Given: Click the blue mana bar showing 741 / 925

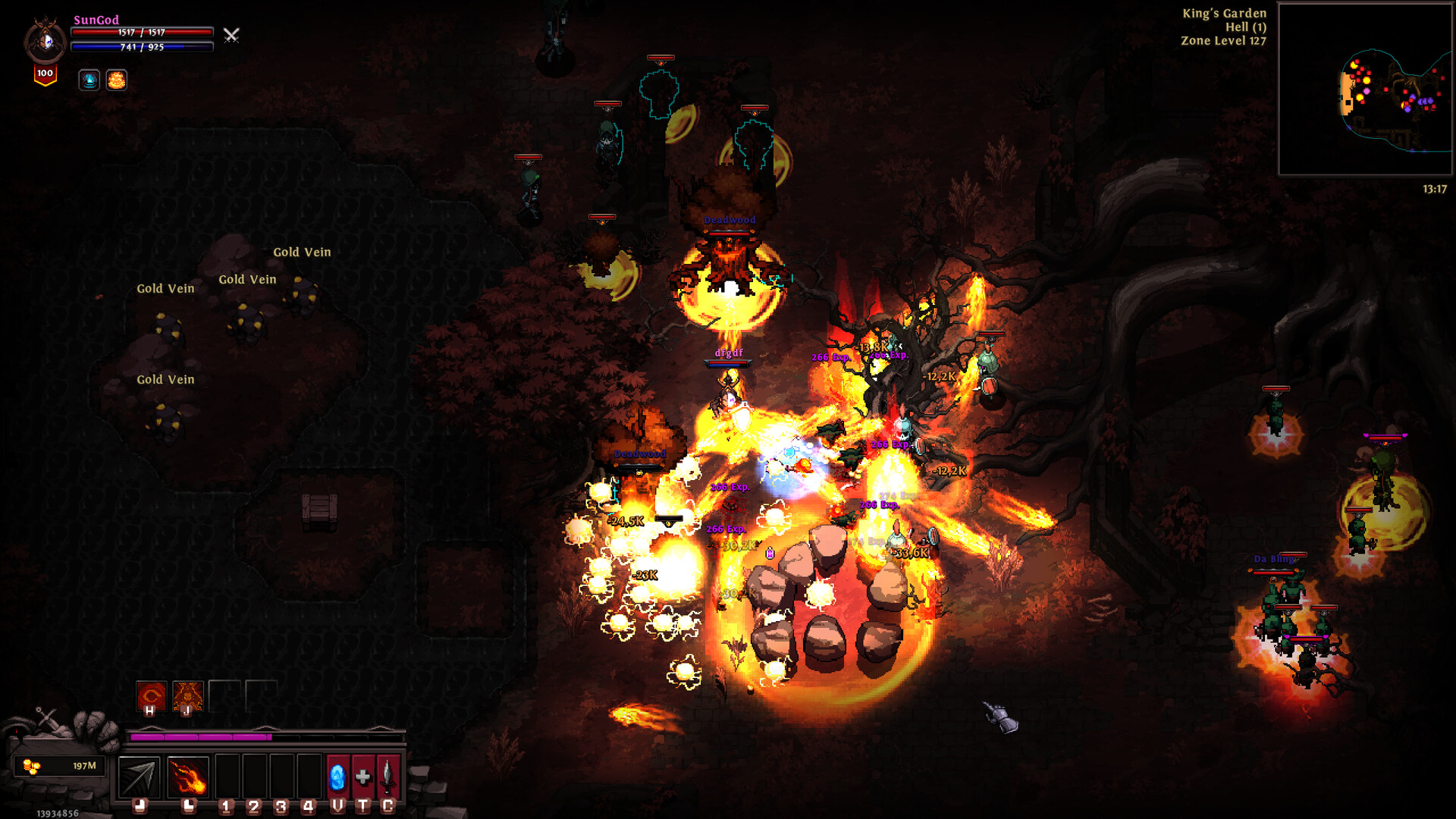Looking at the screenshot, I should click(x=141, y=47).
